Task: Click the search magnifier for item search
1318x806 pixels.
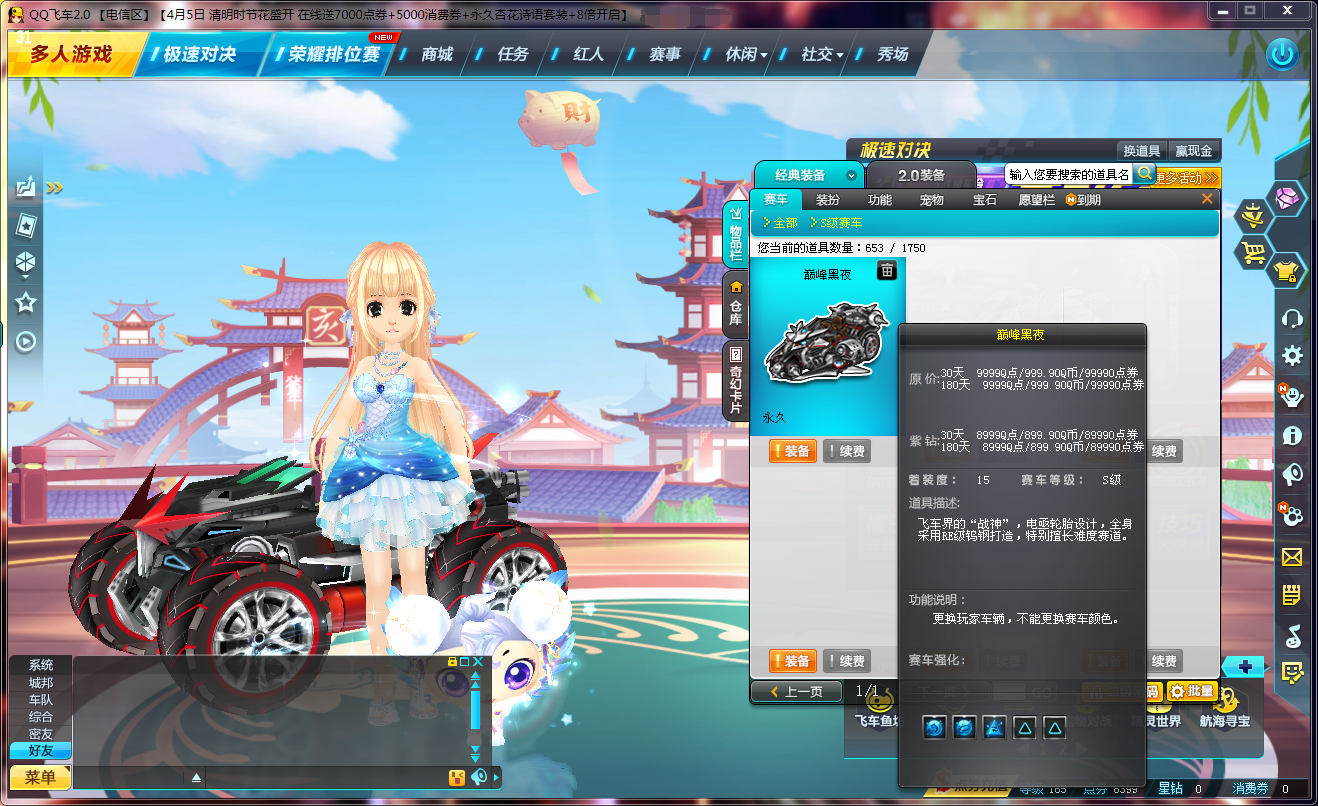Action: (1143, 173)
